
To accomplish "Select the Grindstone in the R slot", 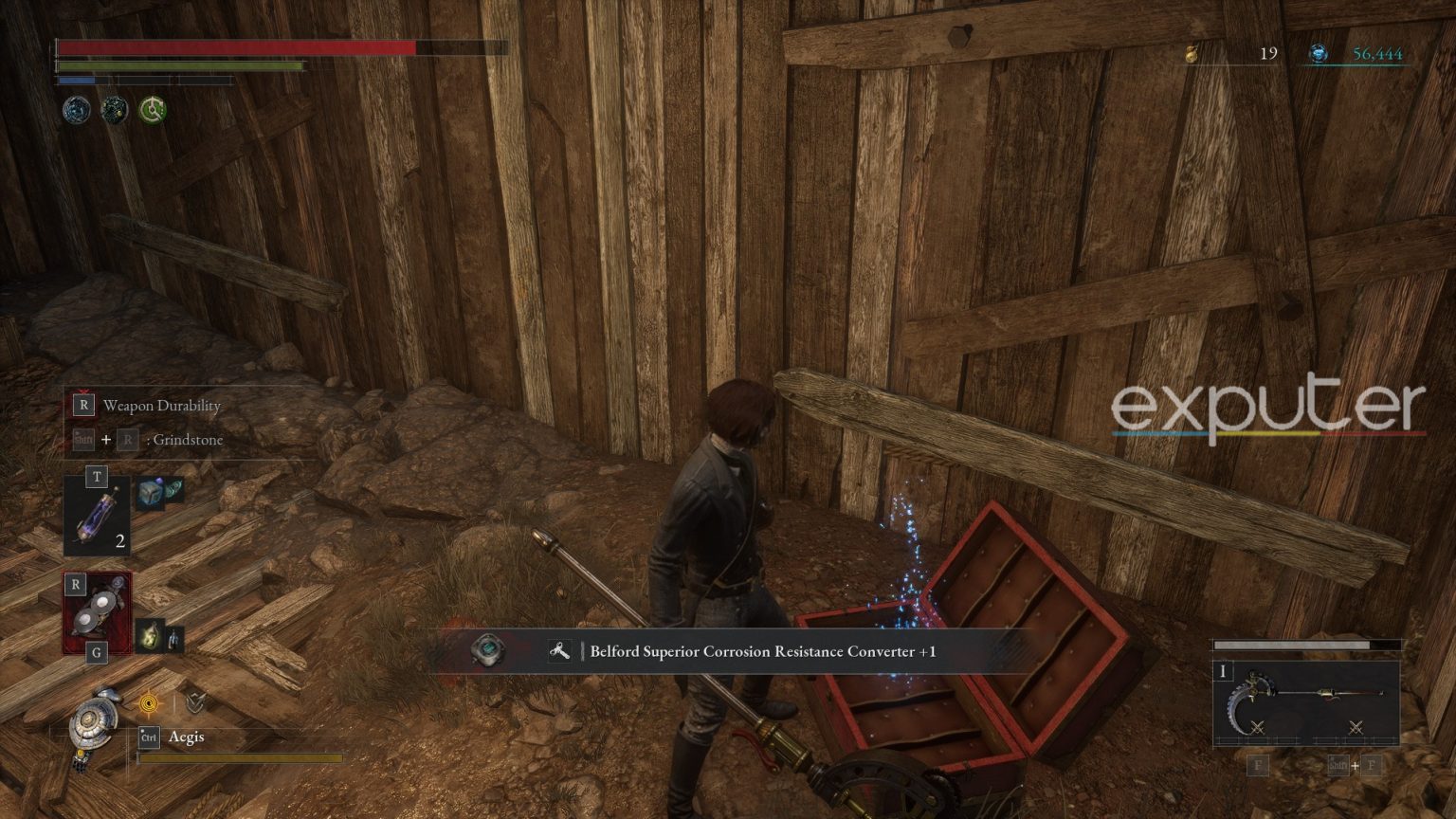I will point(98,616).
